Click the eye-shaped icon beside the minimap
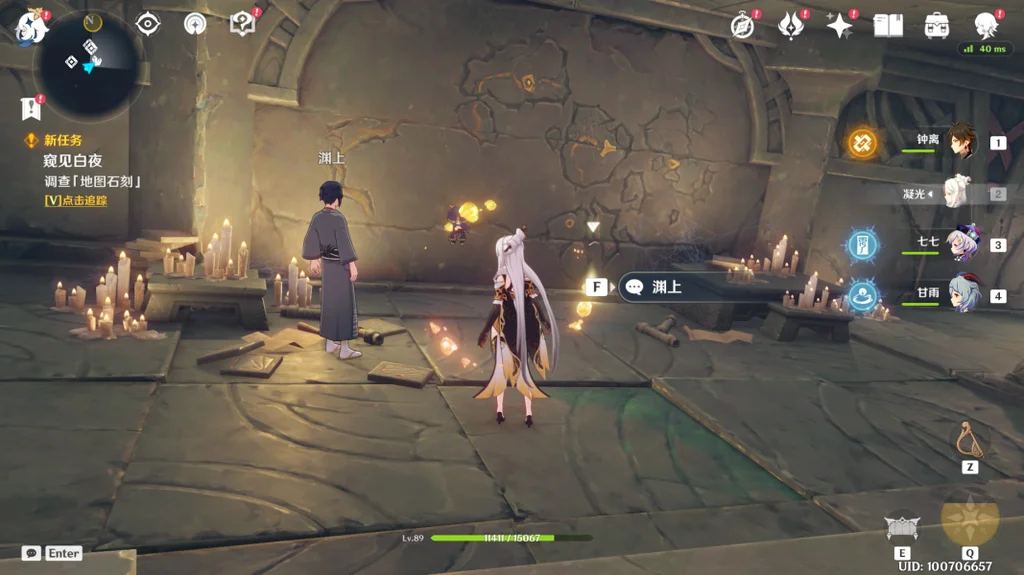 coord(147,23)
